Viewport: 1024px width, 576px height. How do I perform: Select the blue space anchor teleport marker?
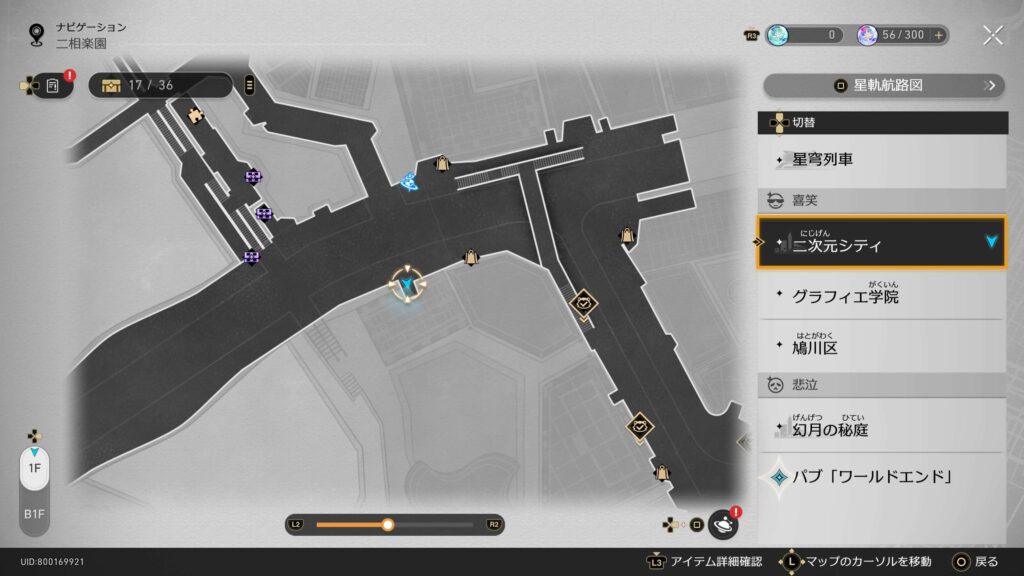pyautogui.click(x=409, y=181)
